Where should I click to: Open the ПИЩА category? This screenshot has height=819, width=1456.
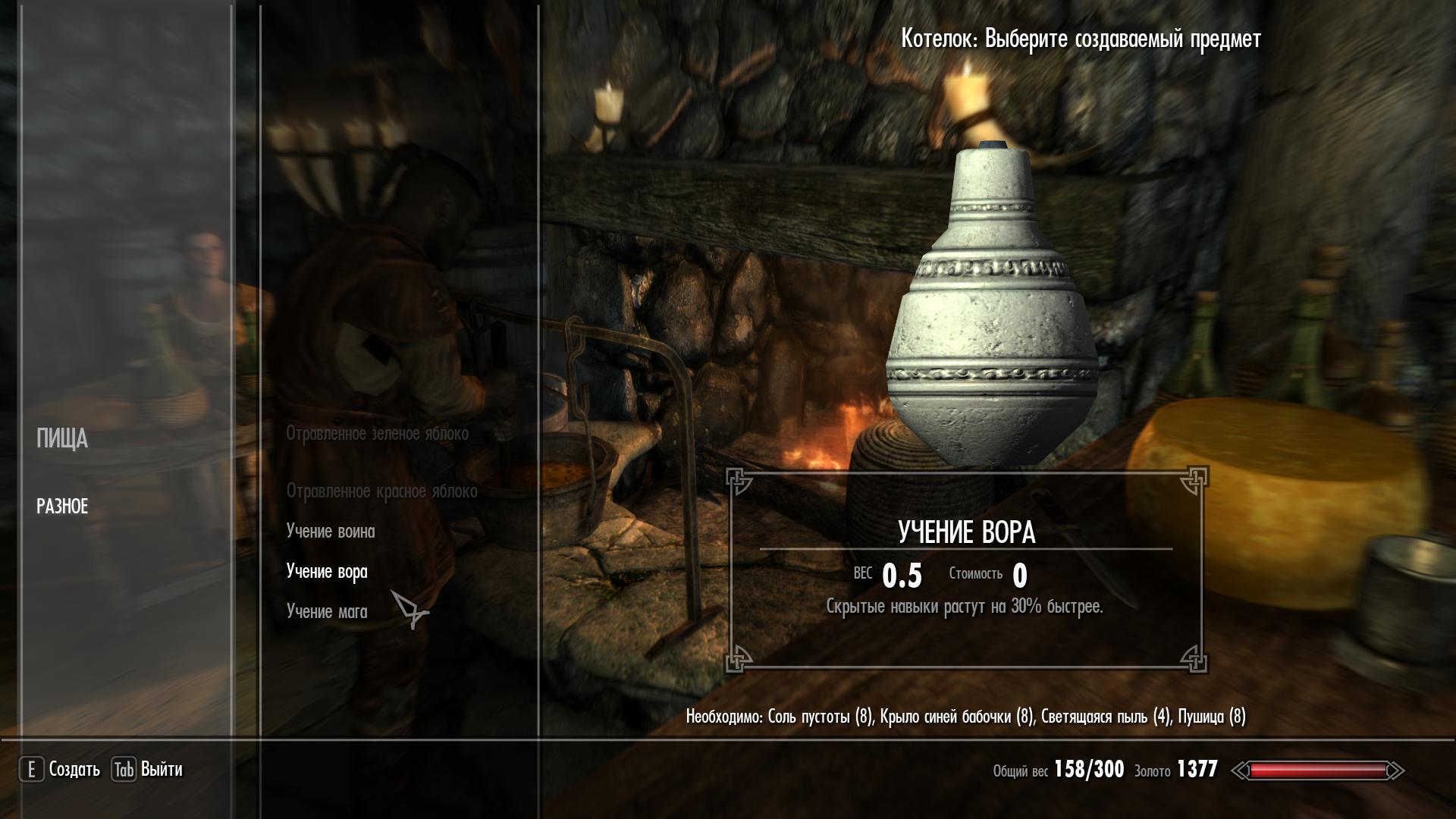click(62, 439)
